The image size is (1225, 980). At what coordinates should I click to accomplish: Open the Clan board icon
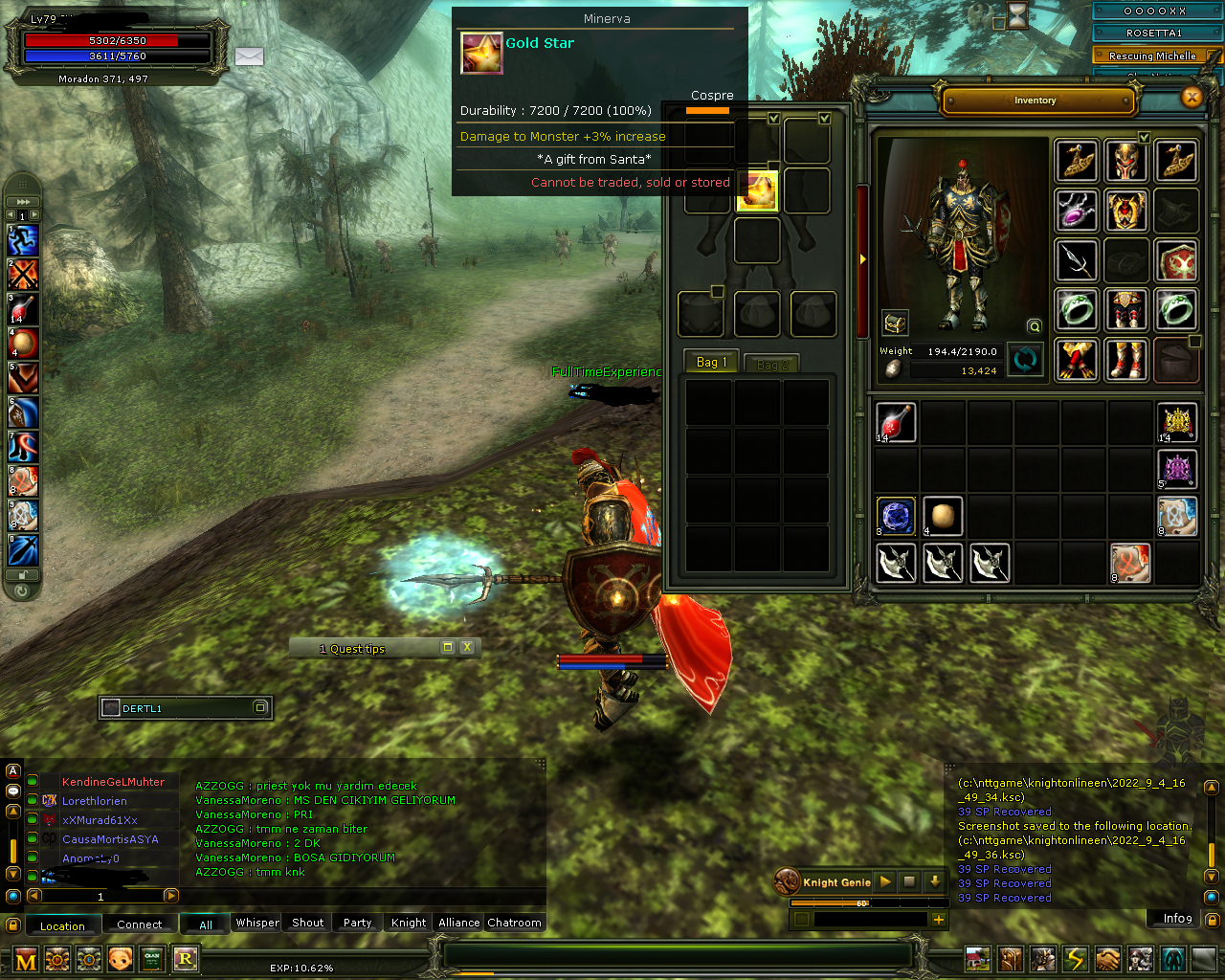(x=151, y=959)
